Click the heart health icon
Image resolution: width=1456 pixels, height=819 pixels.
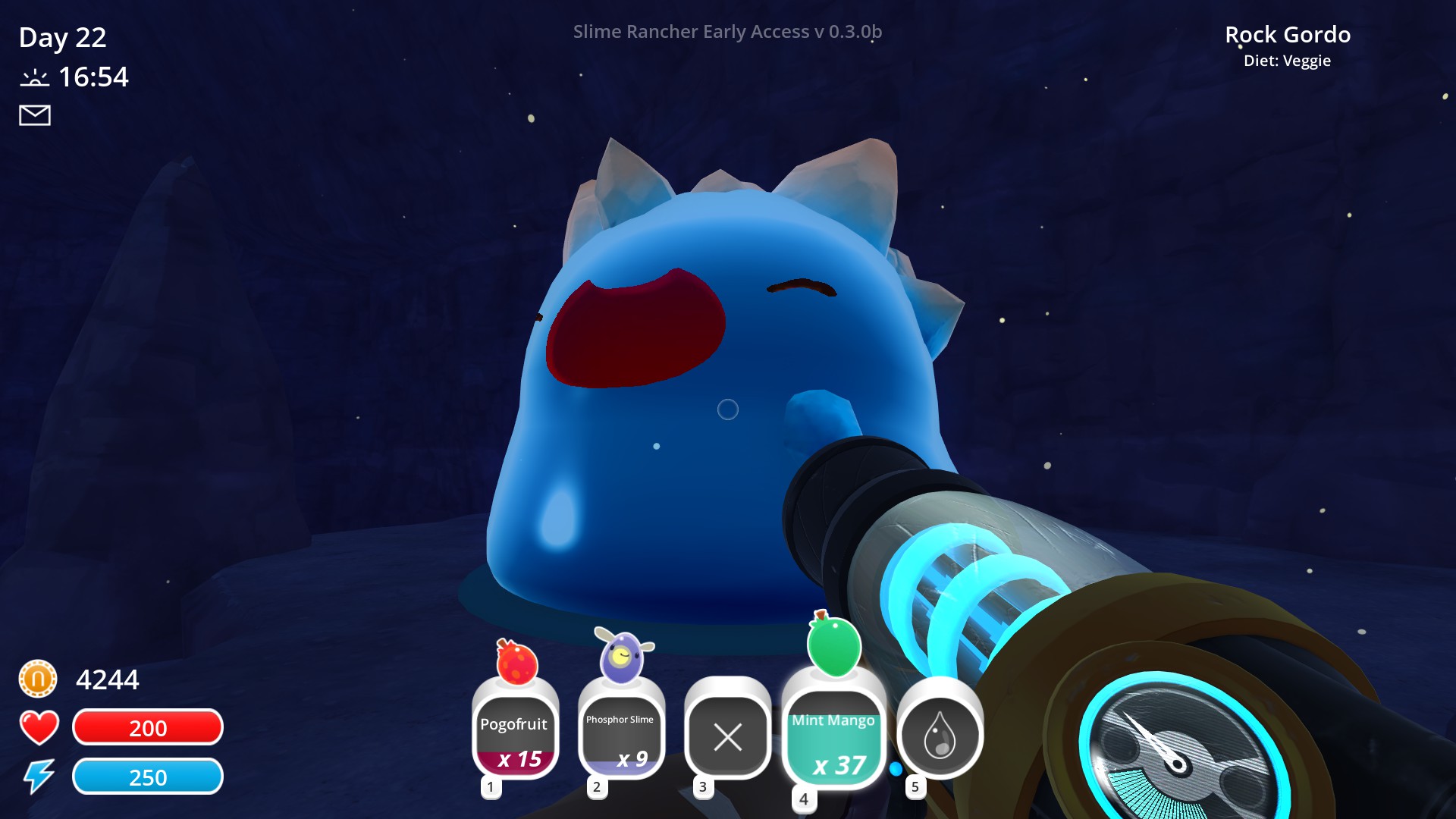38,726
